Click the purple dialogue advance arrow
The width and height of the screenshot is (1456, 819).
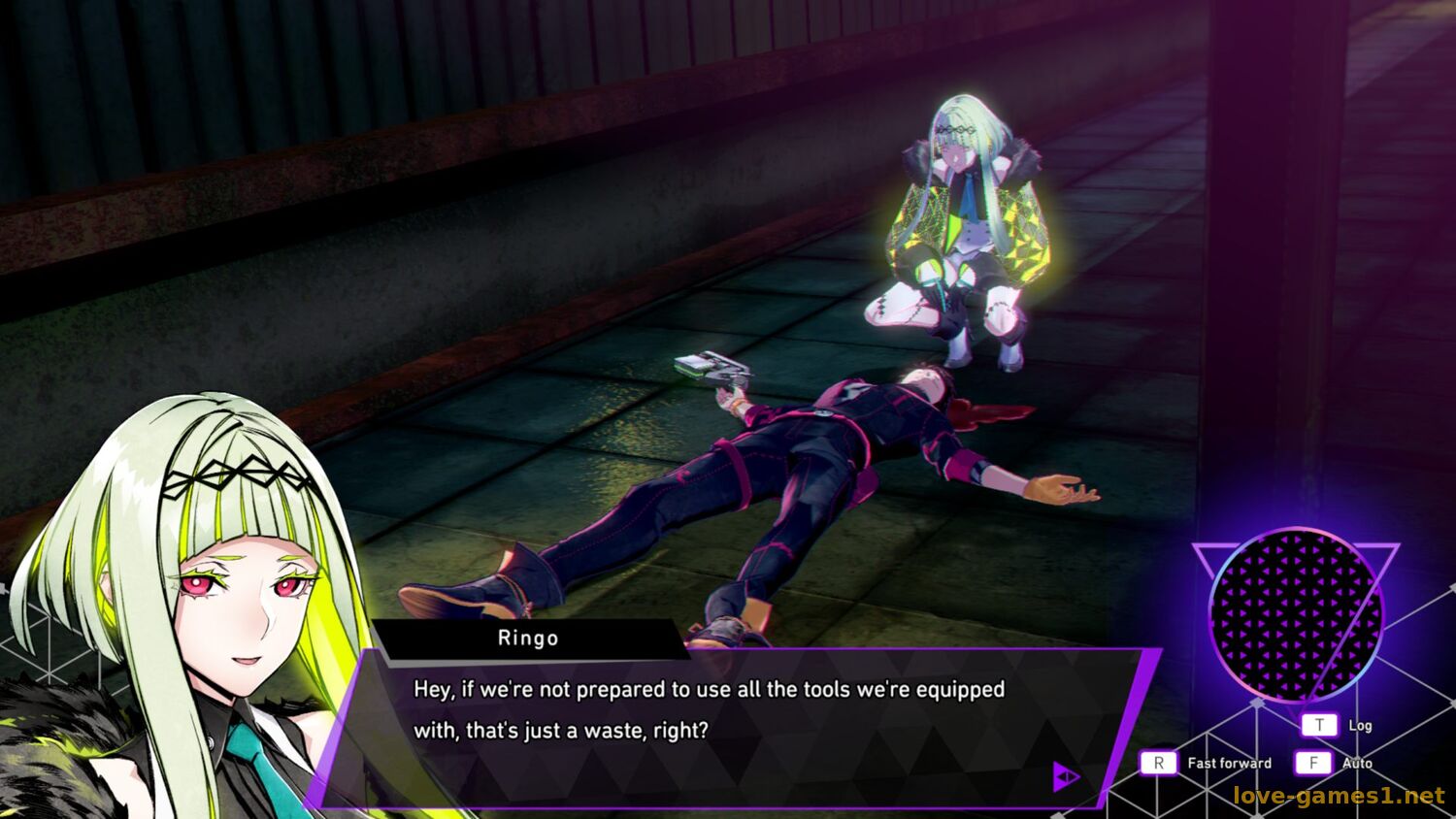point(1066,776)
